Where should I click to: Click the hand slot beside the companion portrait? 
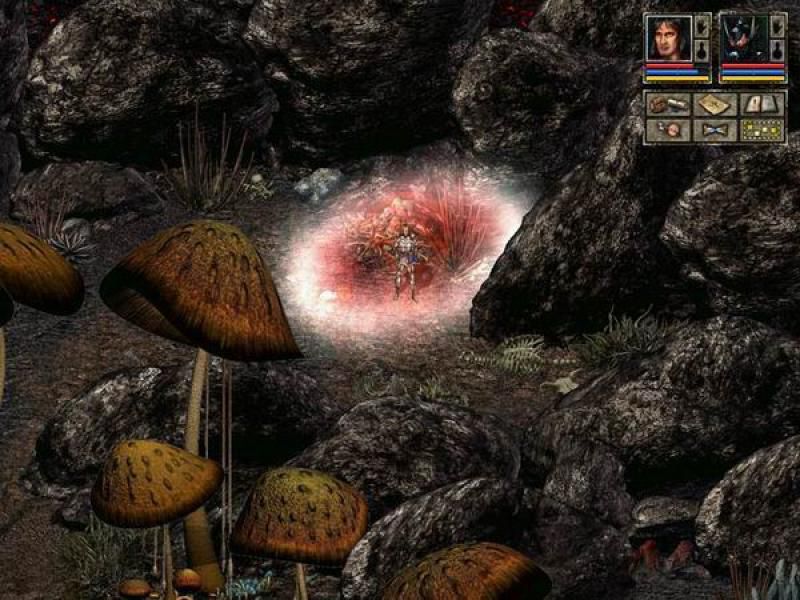(x=777, y=25)
